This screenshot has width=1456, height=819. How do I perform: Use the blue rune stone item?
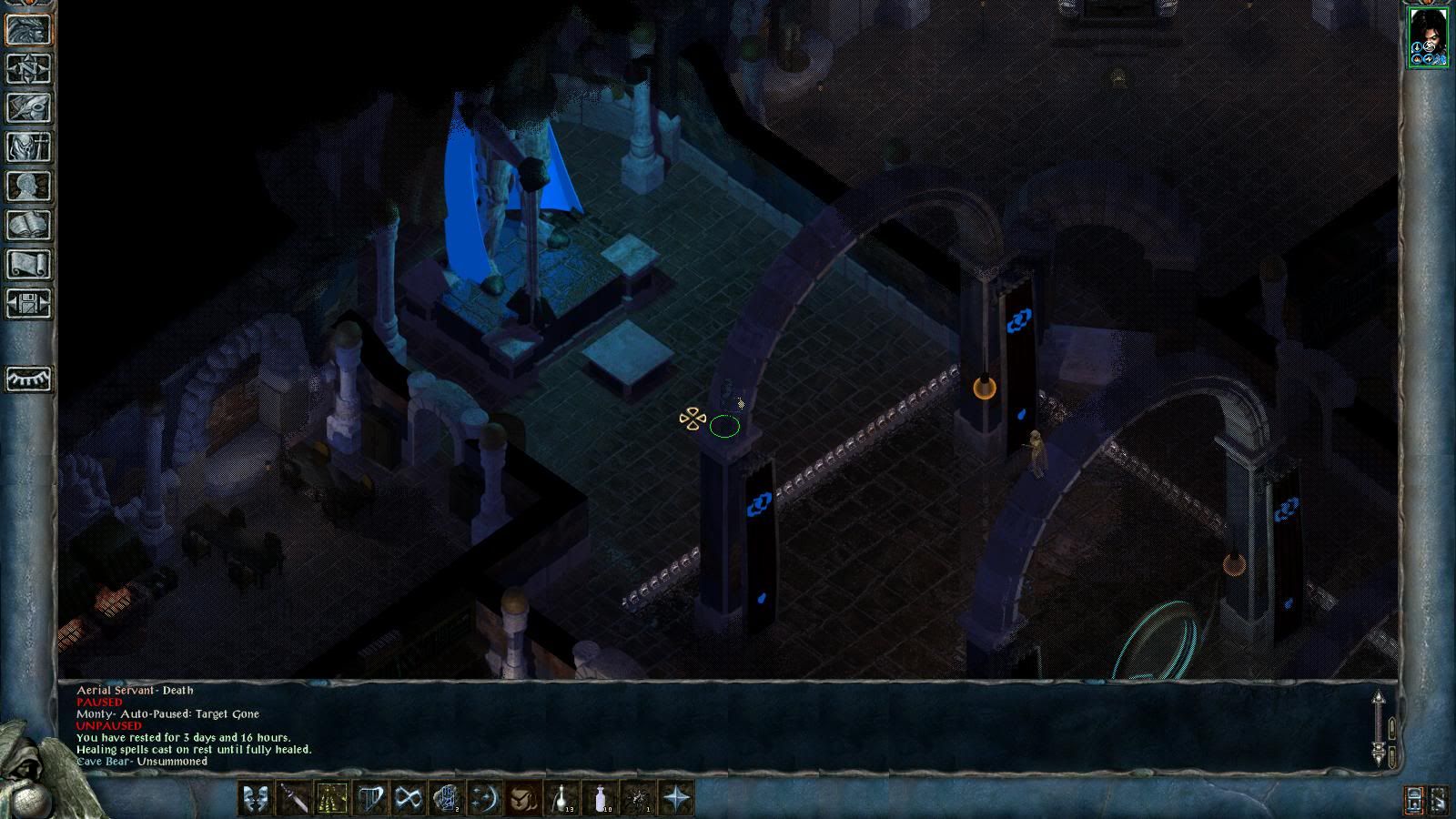click(446, 798)
